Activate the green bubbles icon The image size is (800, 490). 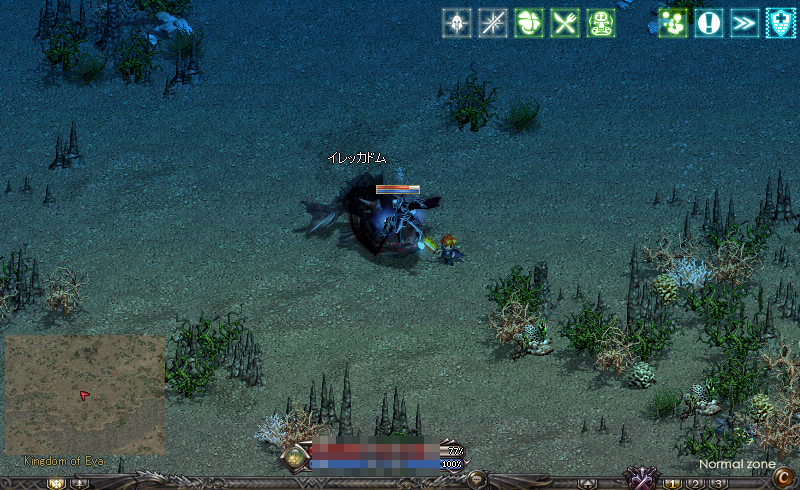673,23
